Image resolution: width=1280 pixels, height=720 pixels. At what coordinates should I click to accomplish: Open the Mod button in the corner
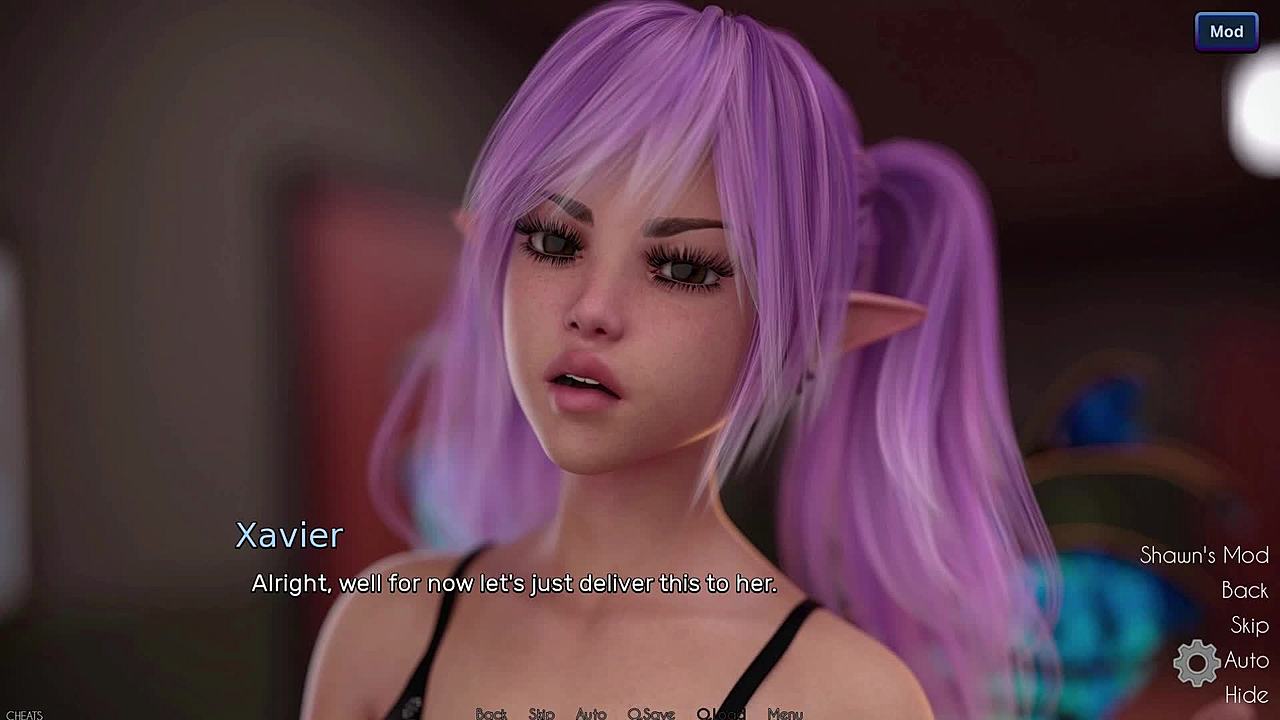pos(1226,32)
